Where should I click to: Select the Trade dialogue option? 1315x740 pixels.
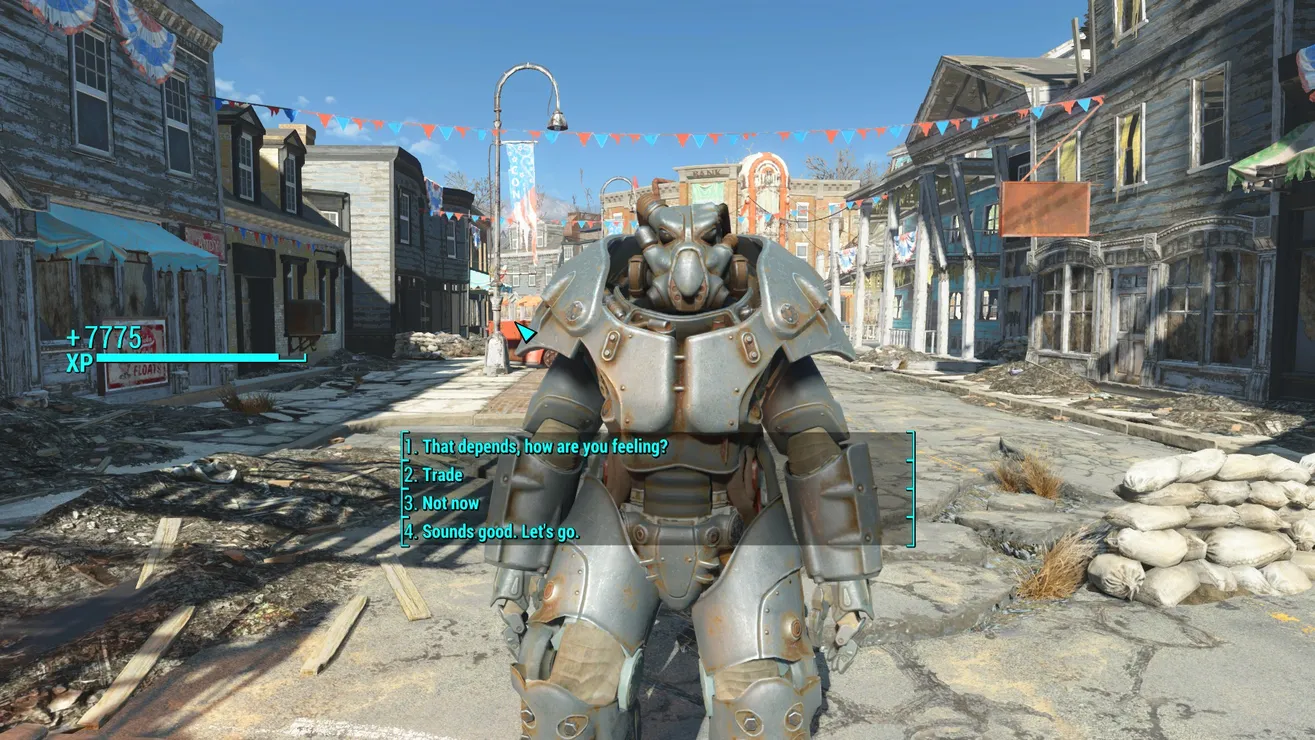[x=442, y=475]
